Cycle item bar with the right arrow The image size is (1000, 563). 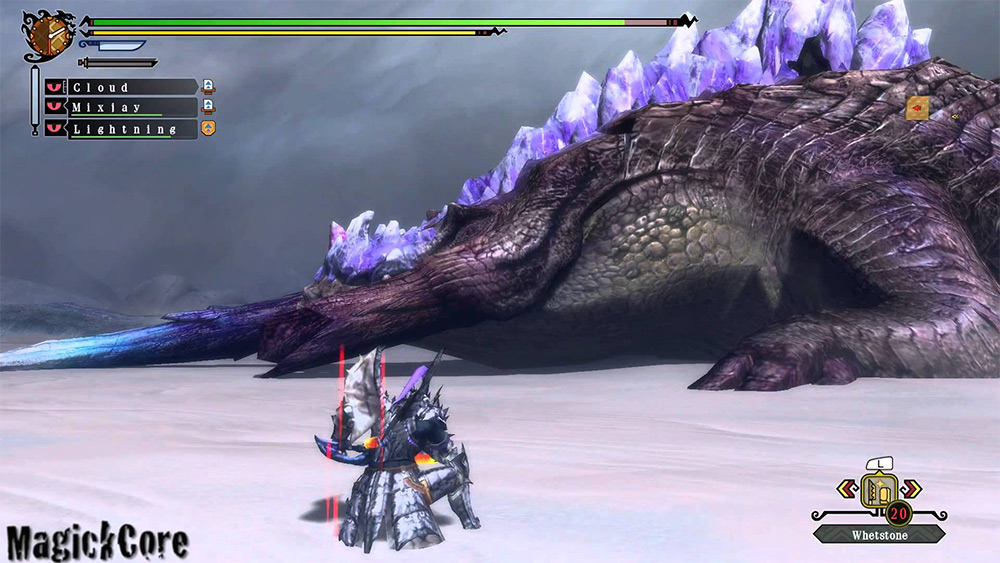pos(913,489)
